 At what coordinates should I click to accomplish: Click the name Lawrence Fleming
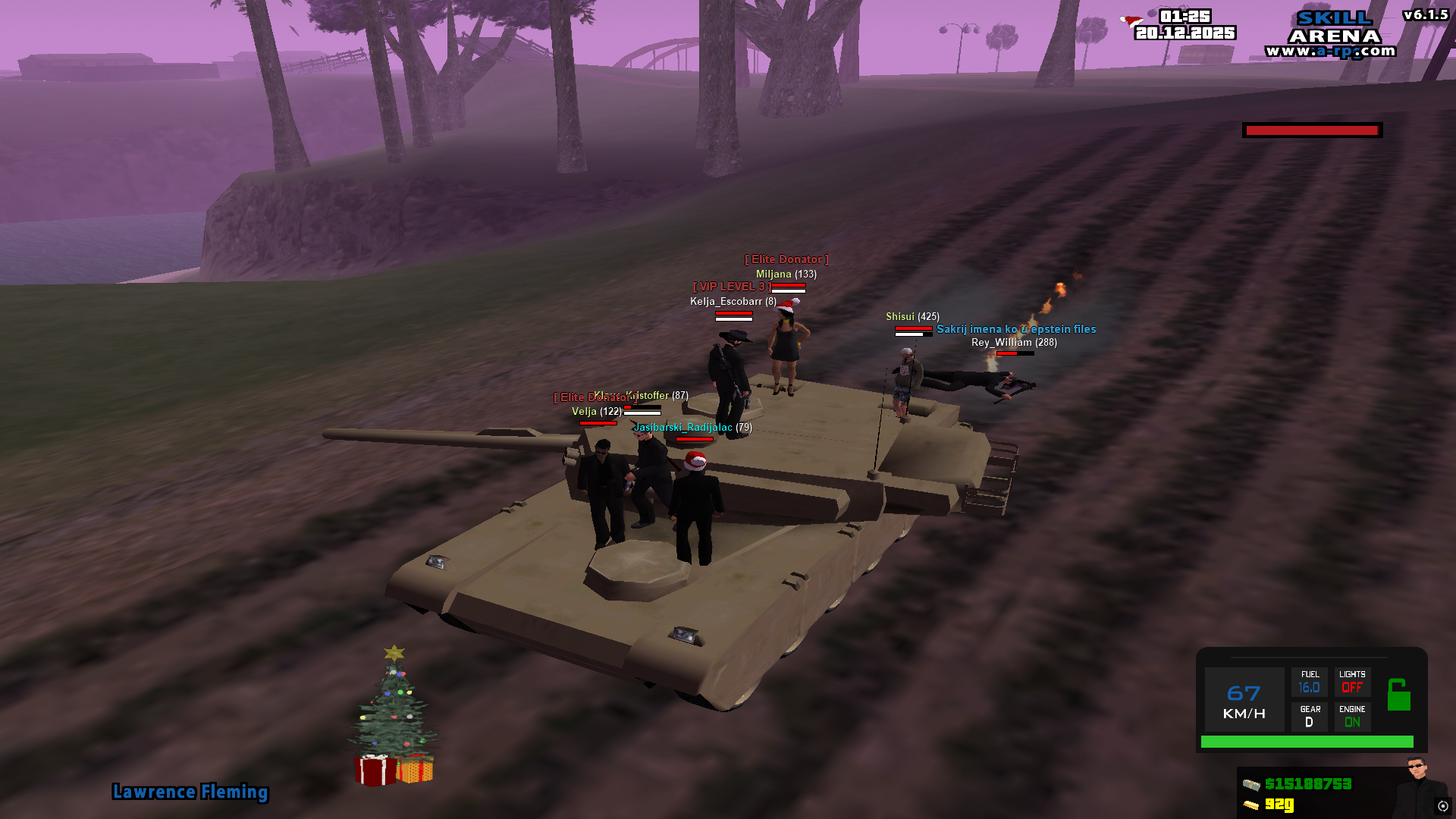point(190,792)
